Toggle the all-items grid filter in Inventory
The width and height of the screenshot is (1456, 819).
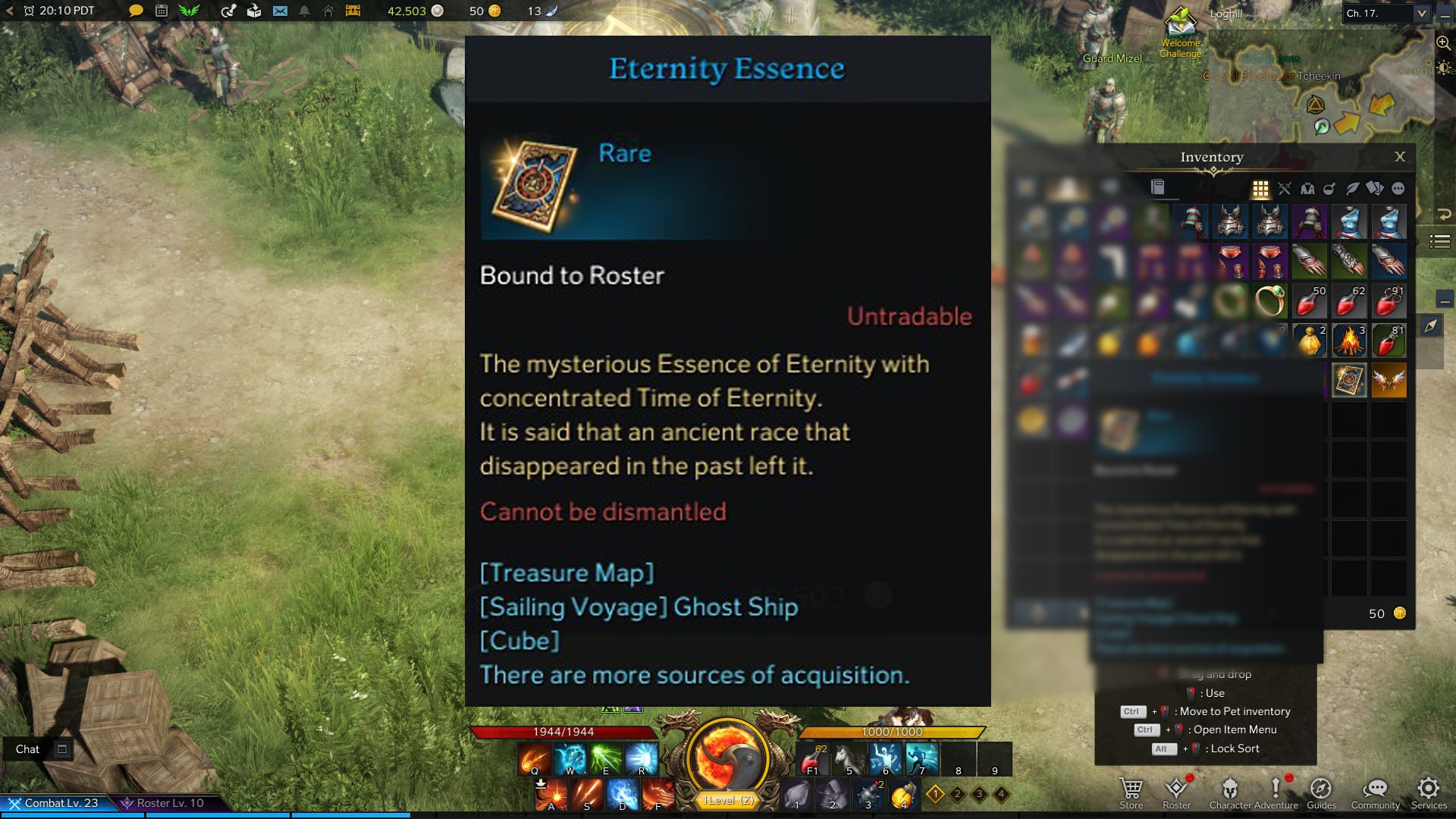coord(1260,187)
